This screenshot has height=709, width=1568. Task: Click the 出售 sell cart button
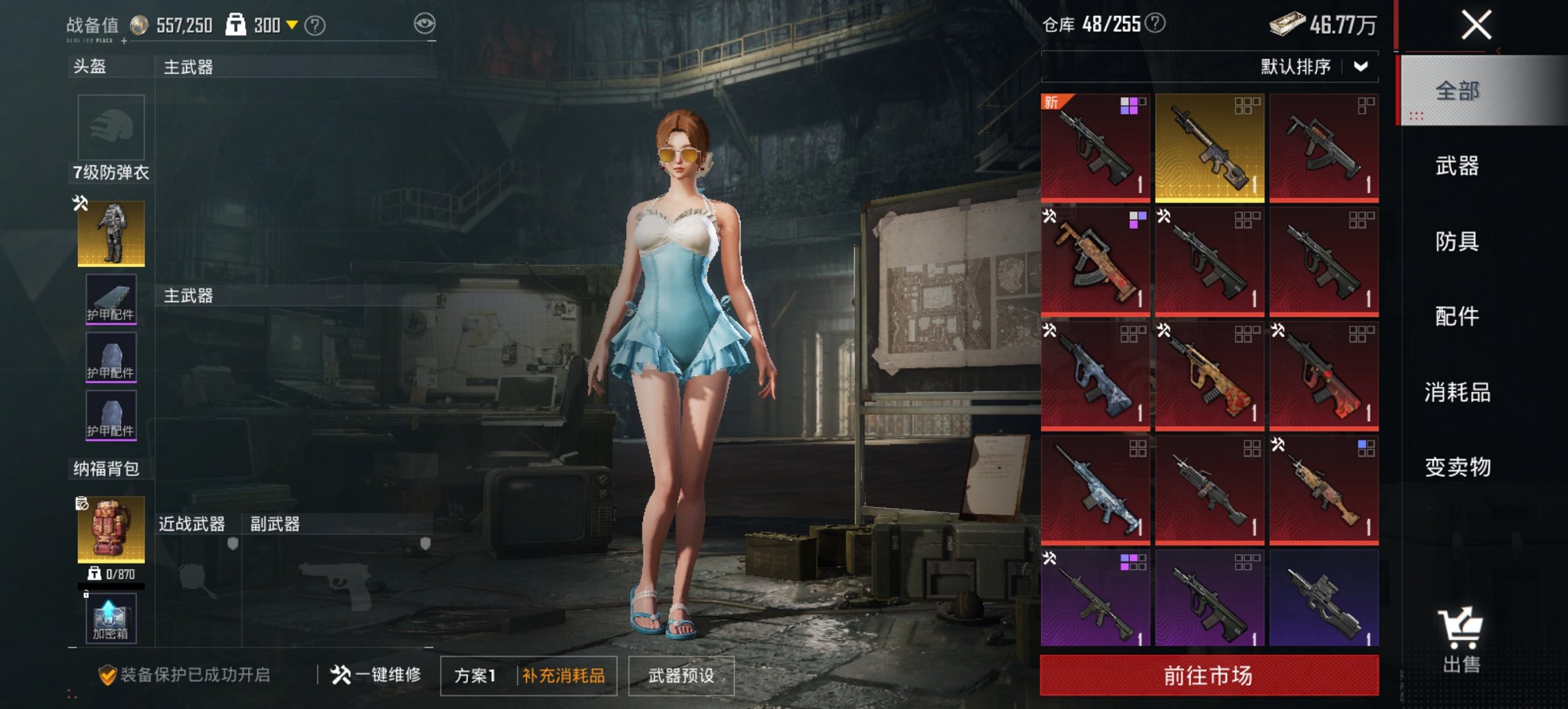pyautogui.click(x=1461, y=640)
